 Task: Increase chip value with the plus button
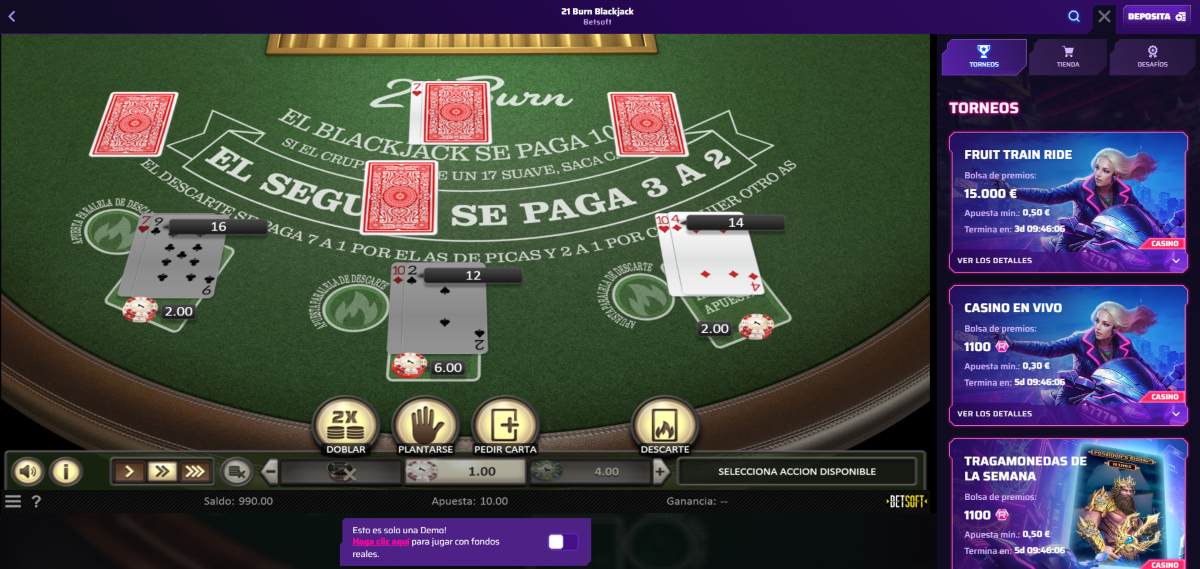660,471
